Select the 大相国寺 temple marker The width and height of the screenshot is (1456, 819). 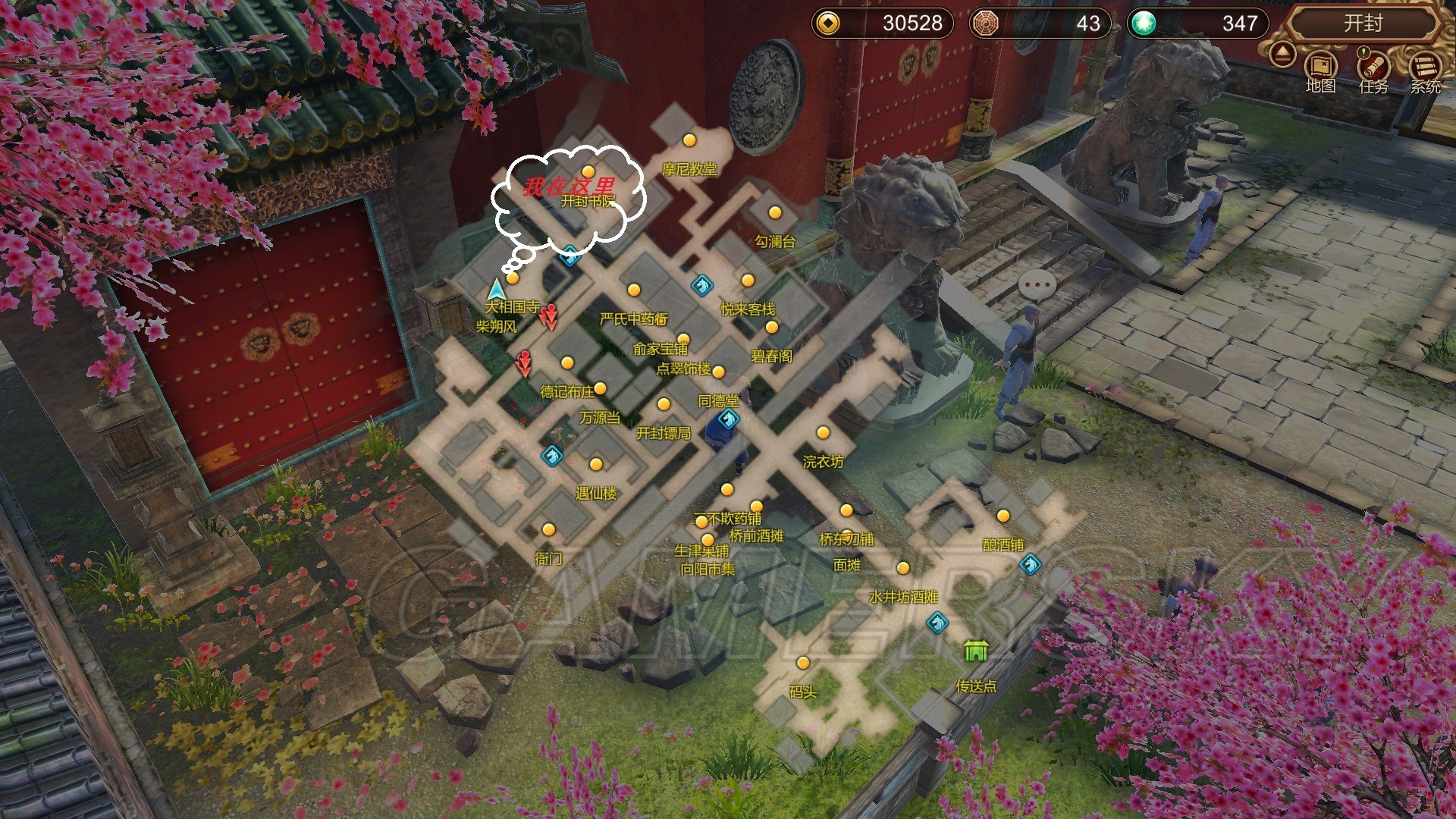pos(513,279)
